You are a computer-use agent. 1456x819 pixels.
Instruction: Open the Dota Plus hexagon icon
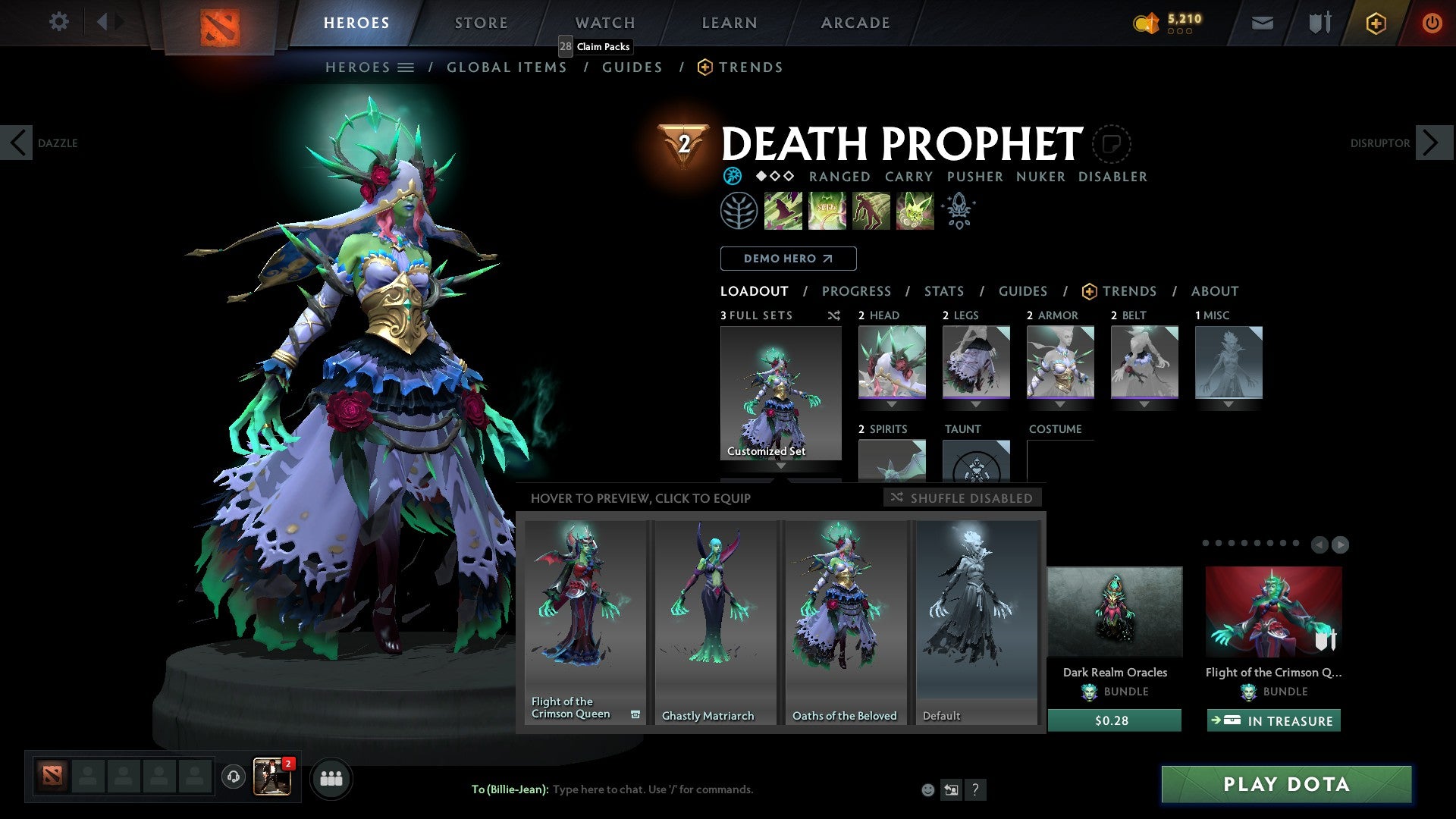(1375, 23)
